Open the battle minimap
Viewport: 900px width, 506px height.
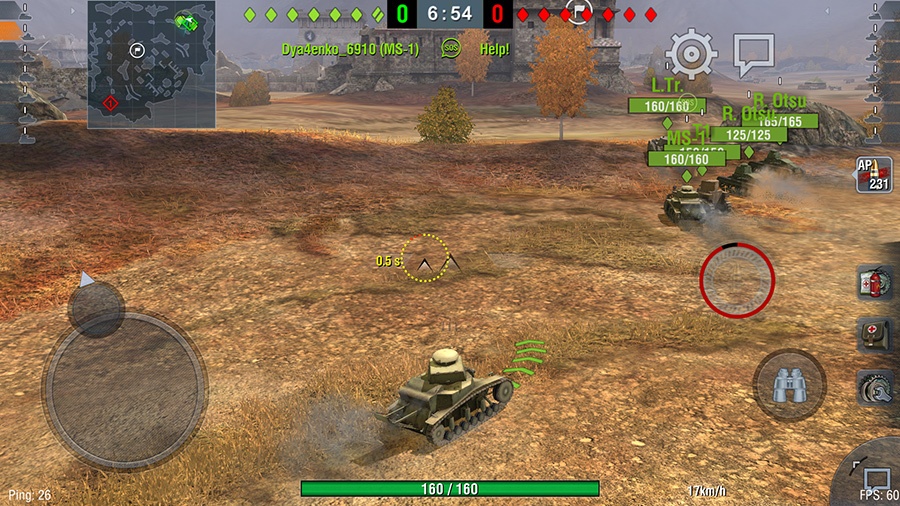[x=151, y=64]
